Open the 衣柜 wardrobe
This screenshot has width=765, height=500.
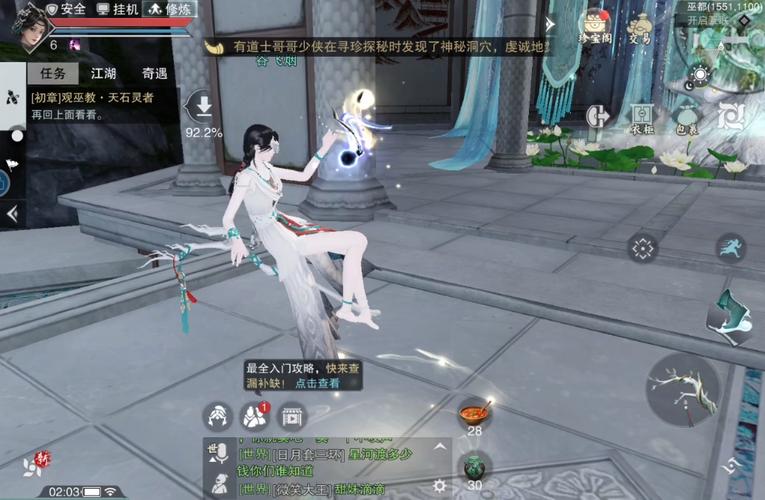click(641, 118)
